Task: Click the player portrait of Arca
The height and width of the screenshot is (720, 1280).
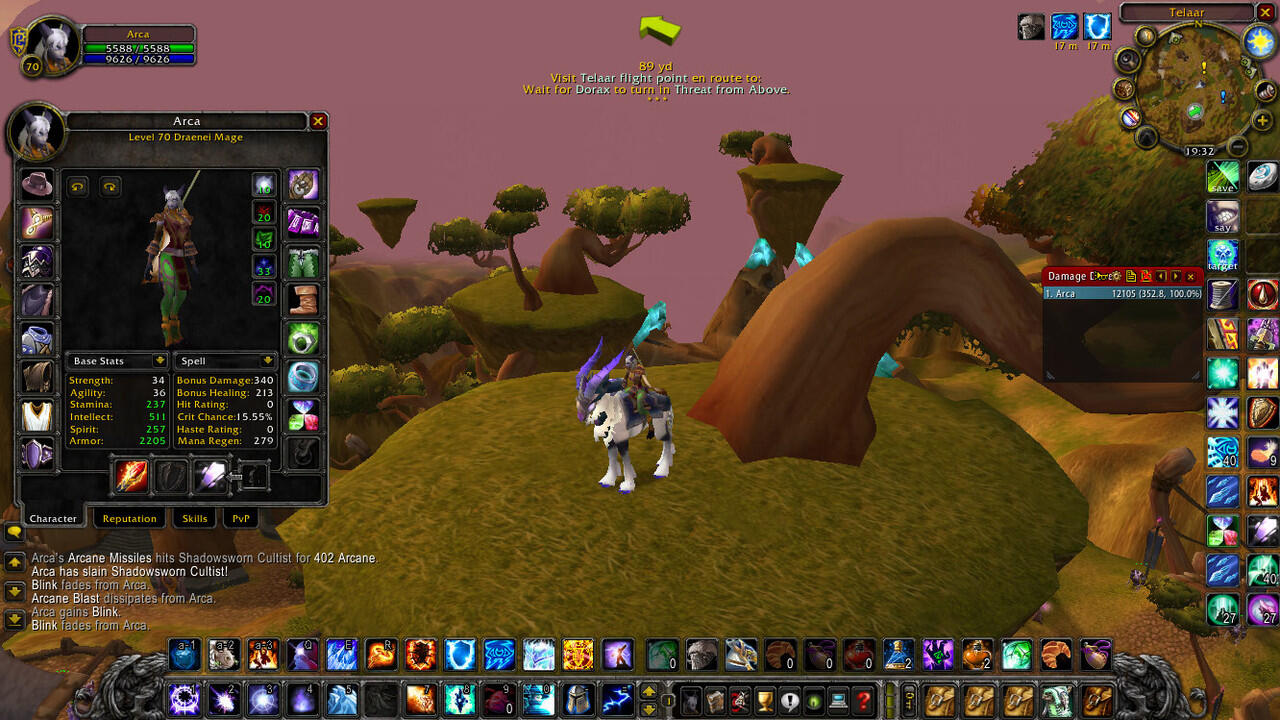Action: pyautogui.click(x=50, y=45)
